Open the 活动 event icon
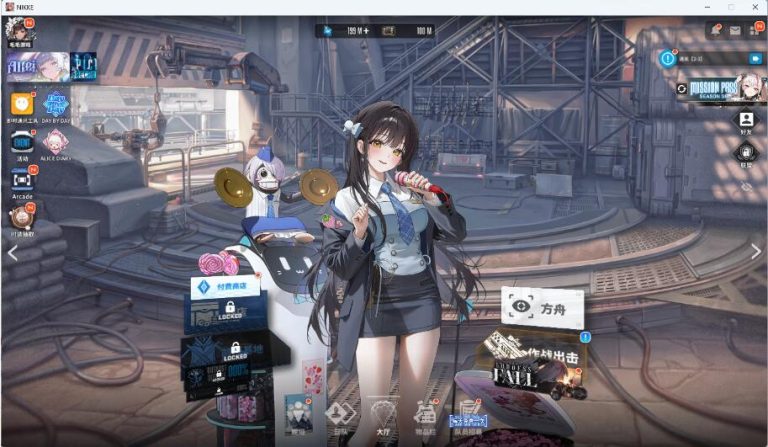Screen dimensions: 768x447 22,142
